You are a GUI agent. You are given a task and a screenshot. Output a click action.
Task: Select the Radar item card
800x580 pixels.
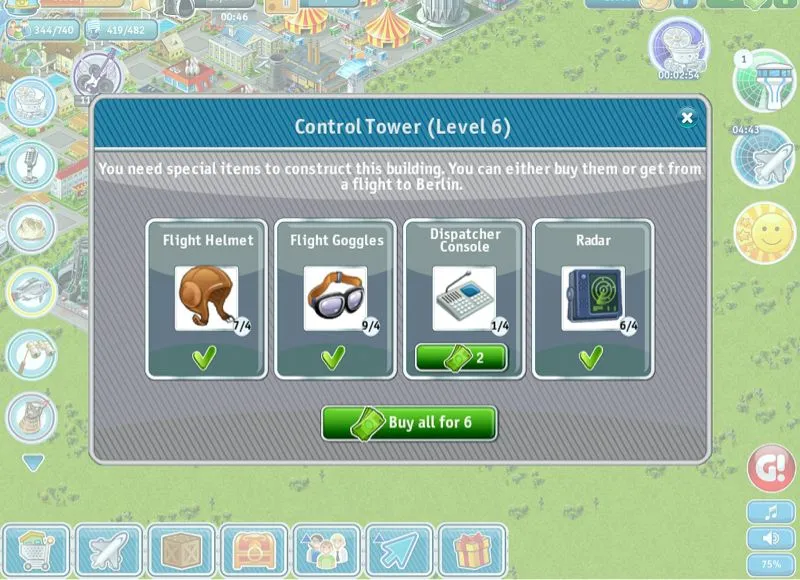592,298
